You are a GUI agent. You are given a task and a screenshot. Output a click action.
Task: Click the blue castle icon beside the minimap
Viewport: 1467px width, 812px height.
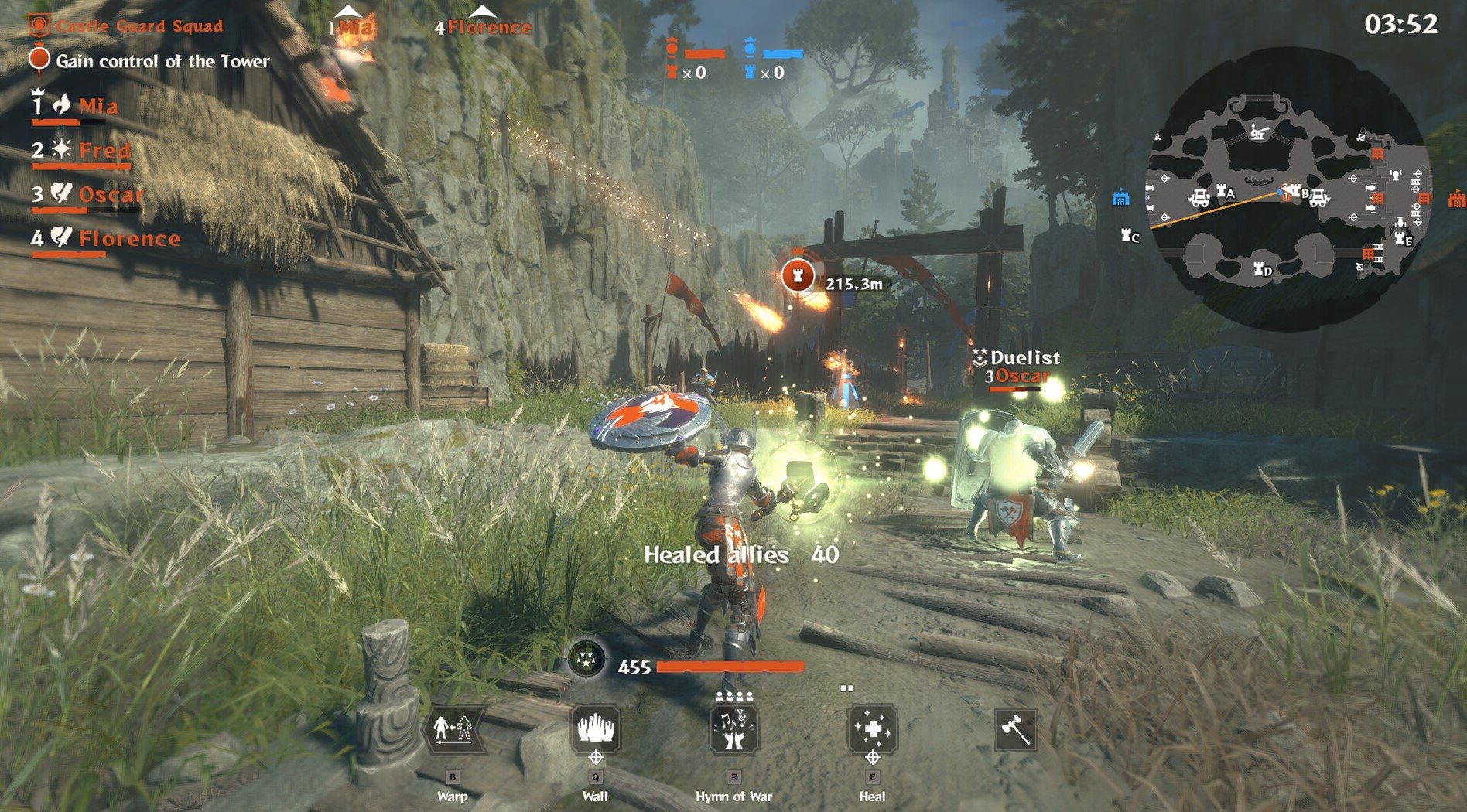click(1120, 198)
